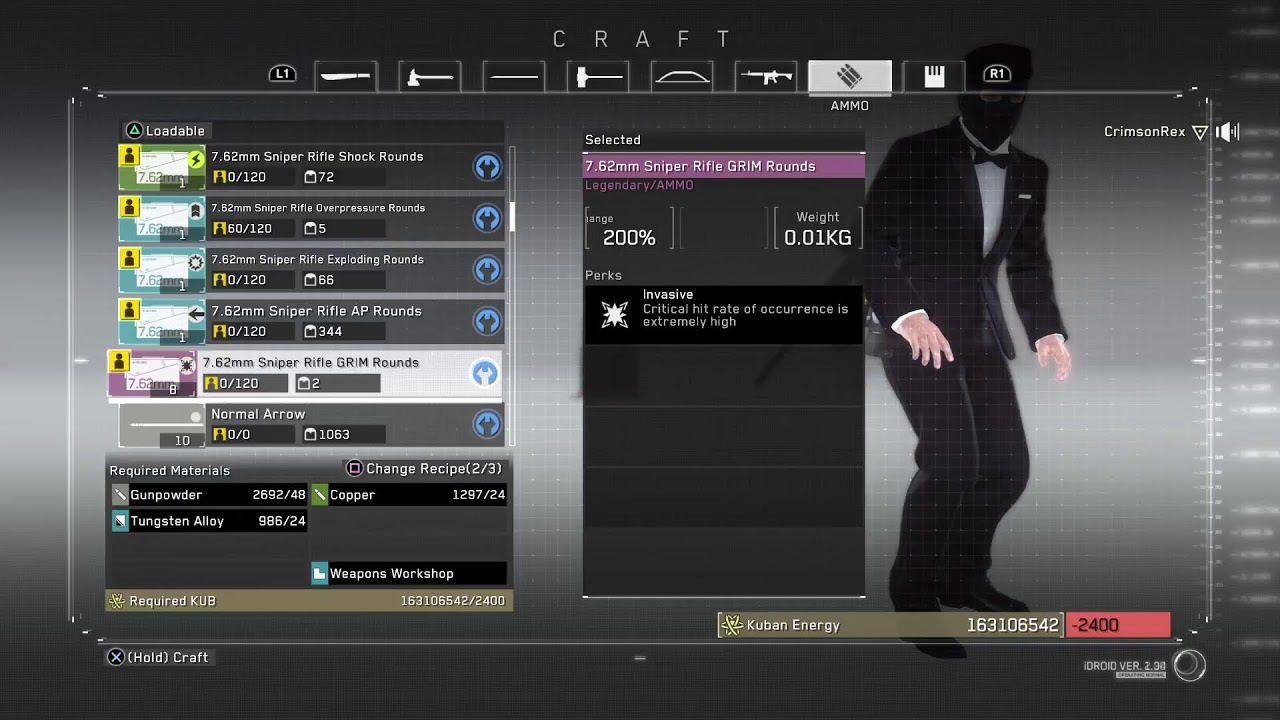
Task: Choose 7.62mm Sniper Rifle Overpressure Rounds
Action: 317,208
